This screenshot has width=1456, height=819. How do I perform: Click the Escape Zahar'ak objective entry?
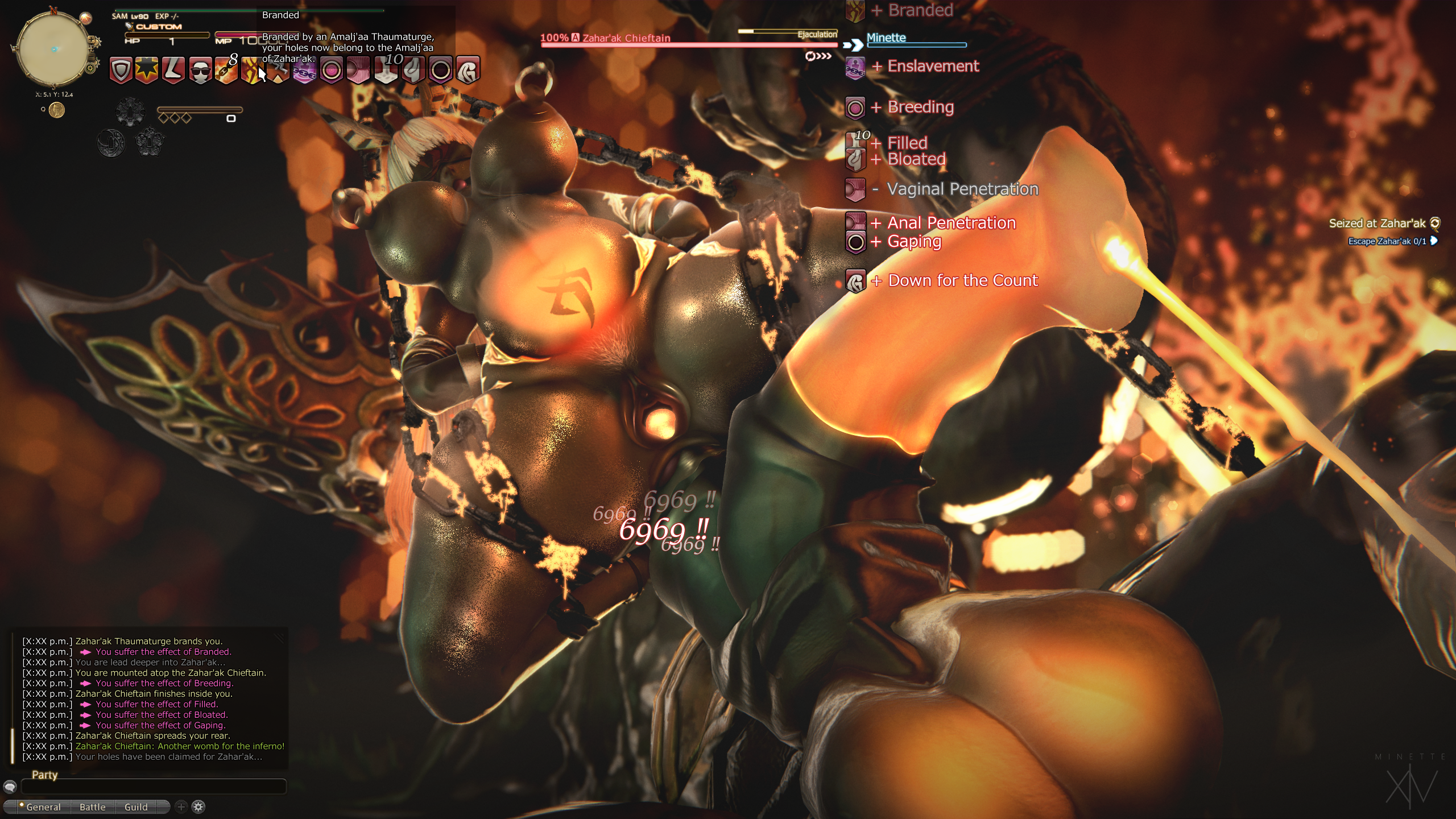tap(1387, 241)
